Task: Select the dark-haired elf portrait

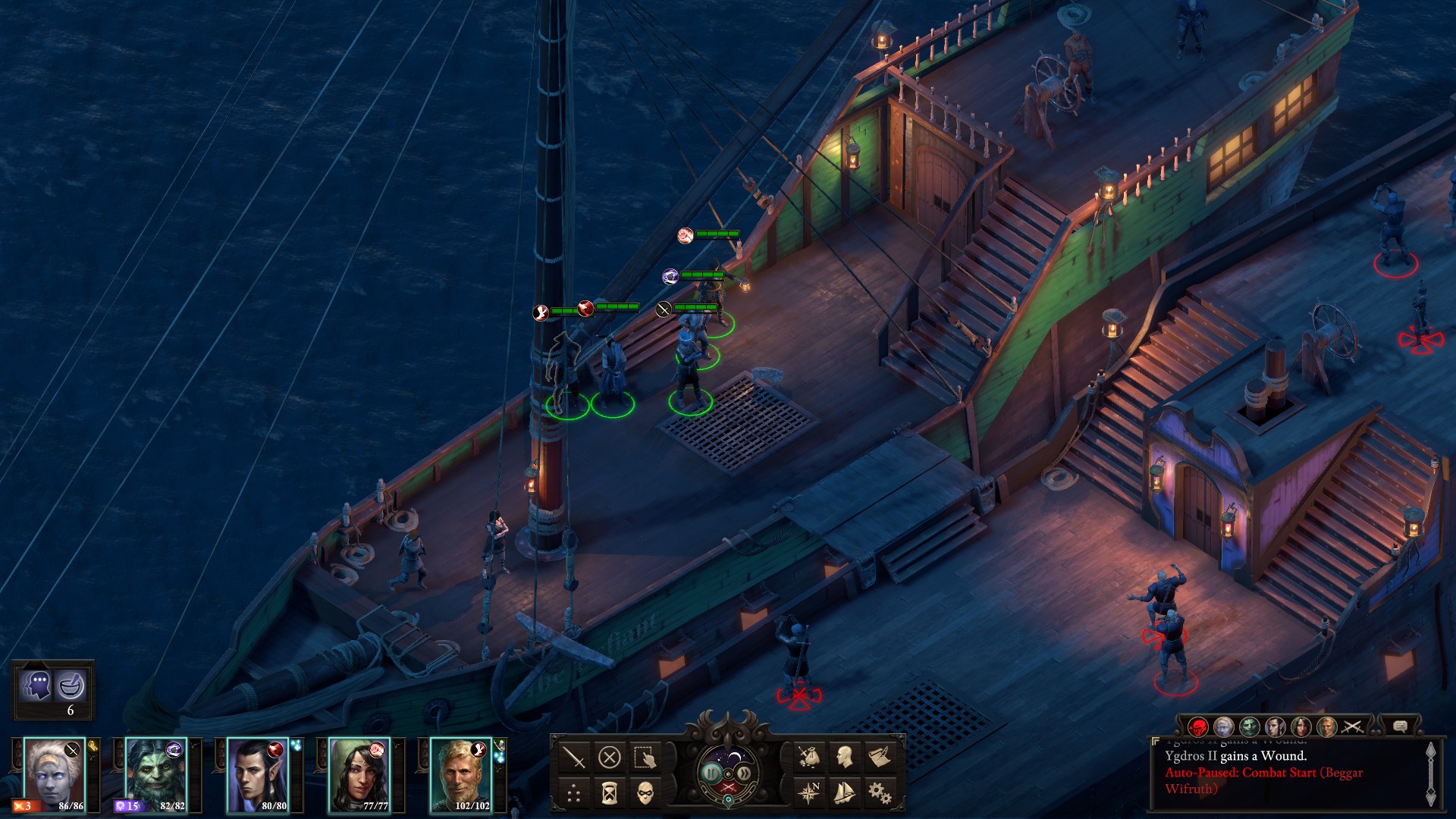Action: point(257,775)
